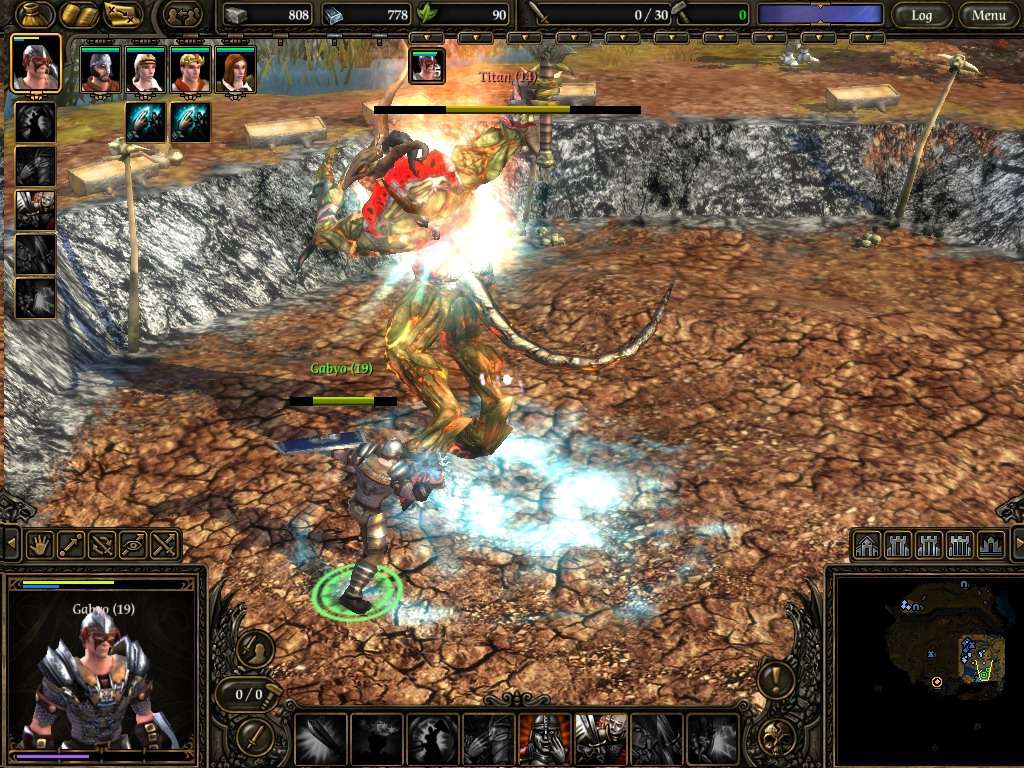Activate the crossed swords attack command
This screenshot has height=768, width=1024.
(x=165, y=545)
